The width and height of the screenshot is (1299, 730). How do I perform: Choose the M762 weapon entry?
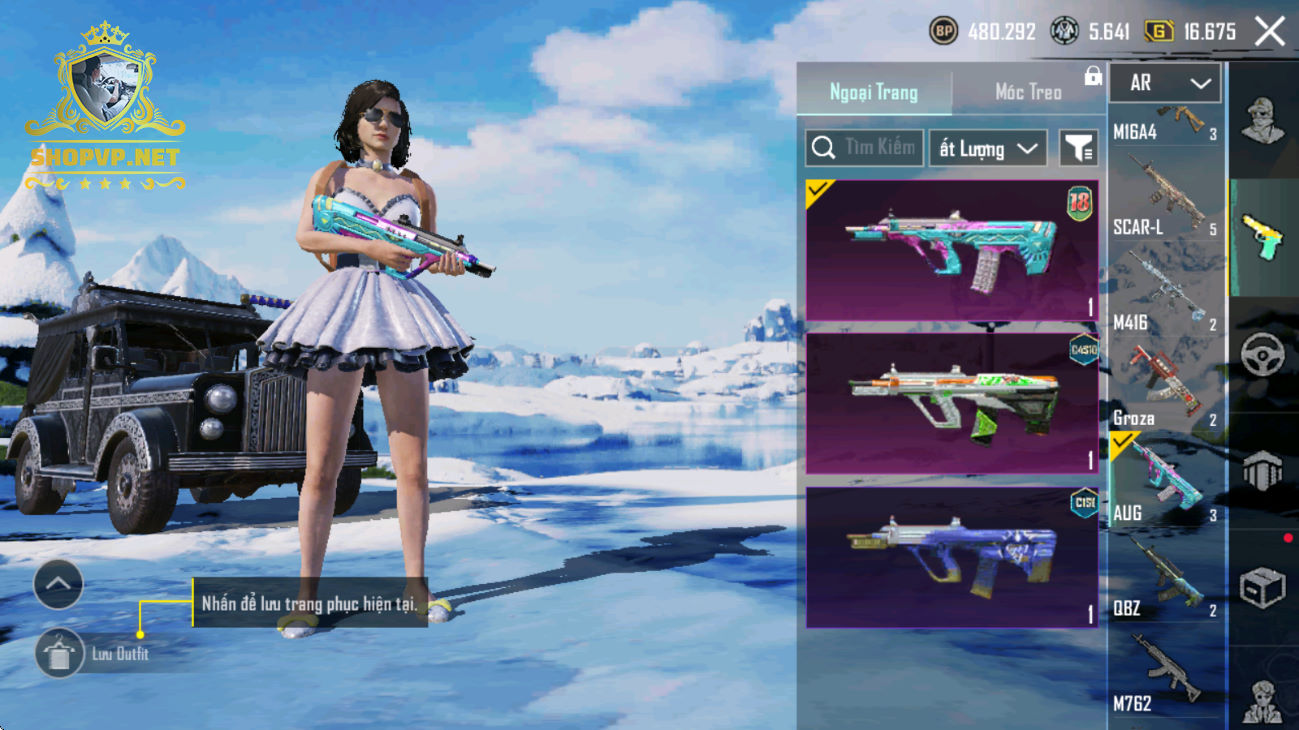click(x=1165, y=675)
